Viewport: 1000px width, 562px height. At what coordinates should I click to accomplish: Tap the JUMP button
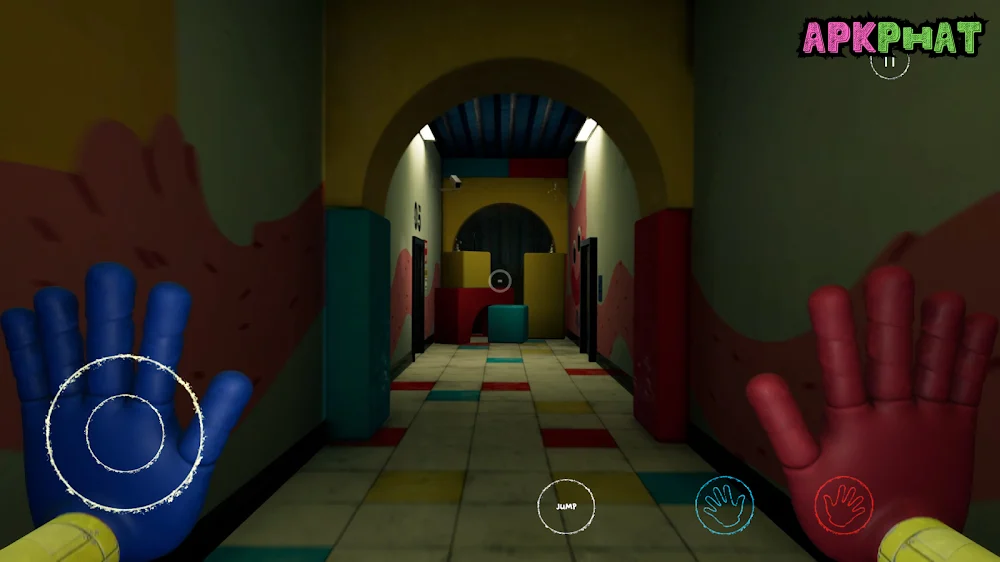pyautogui.click(x=566, y=506)
